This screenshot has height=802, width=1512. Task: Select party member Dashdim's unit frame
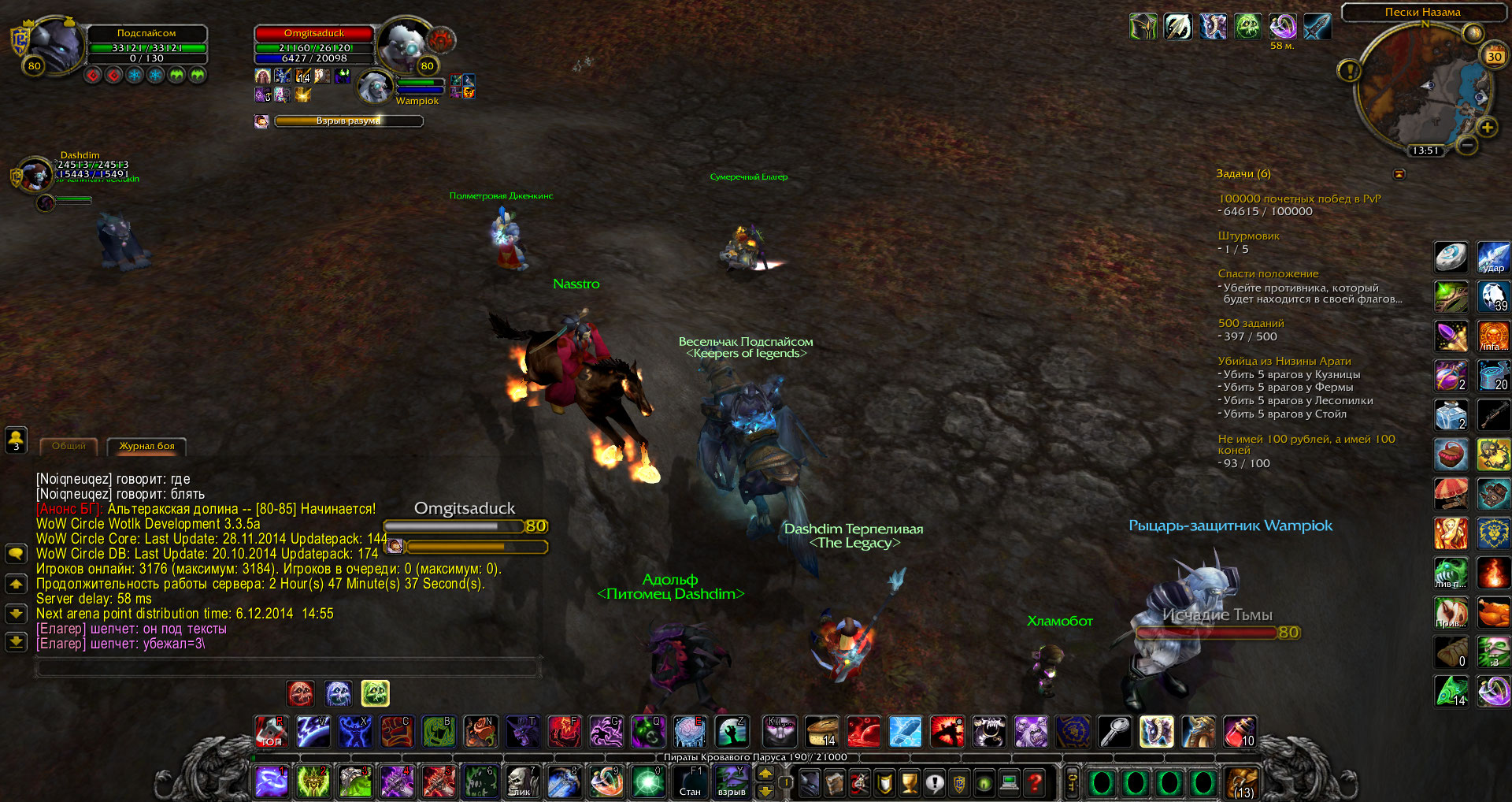[35, 173]
